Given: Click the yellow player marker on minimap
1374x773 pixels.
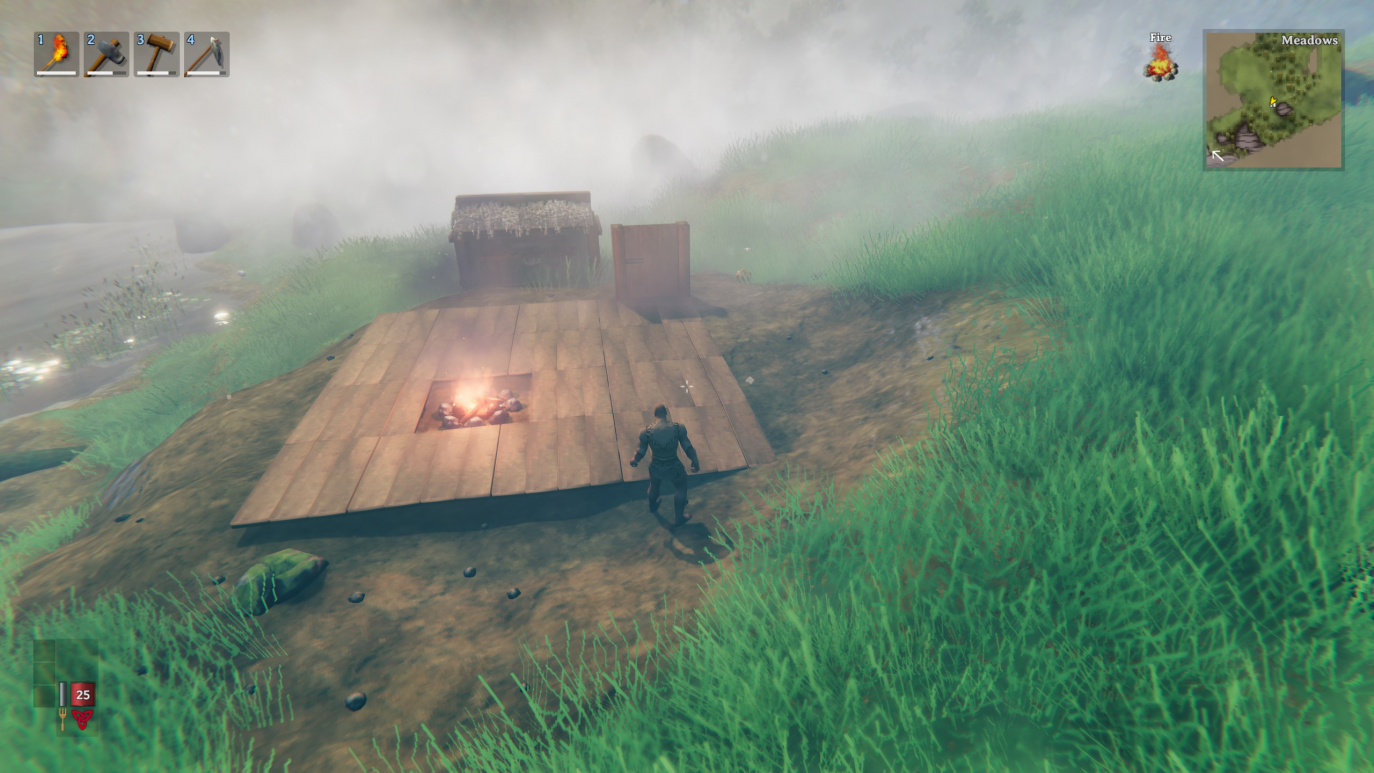Looking at the screenshot, I should [1272, 101].
